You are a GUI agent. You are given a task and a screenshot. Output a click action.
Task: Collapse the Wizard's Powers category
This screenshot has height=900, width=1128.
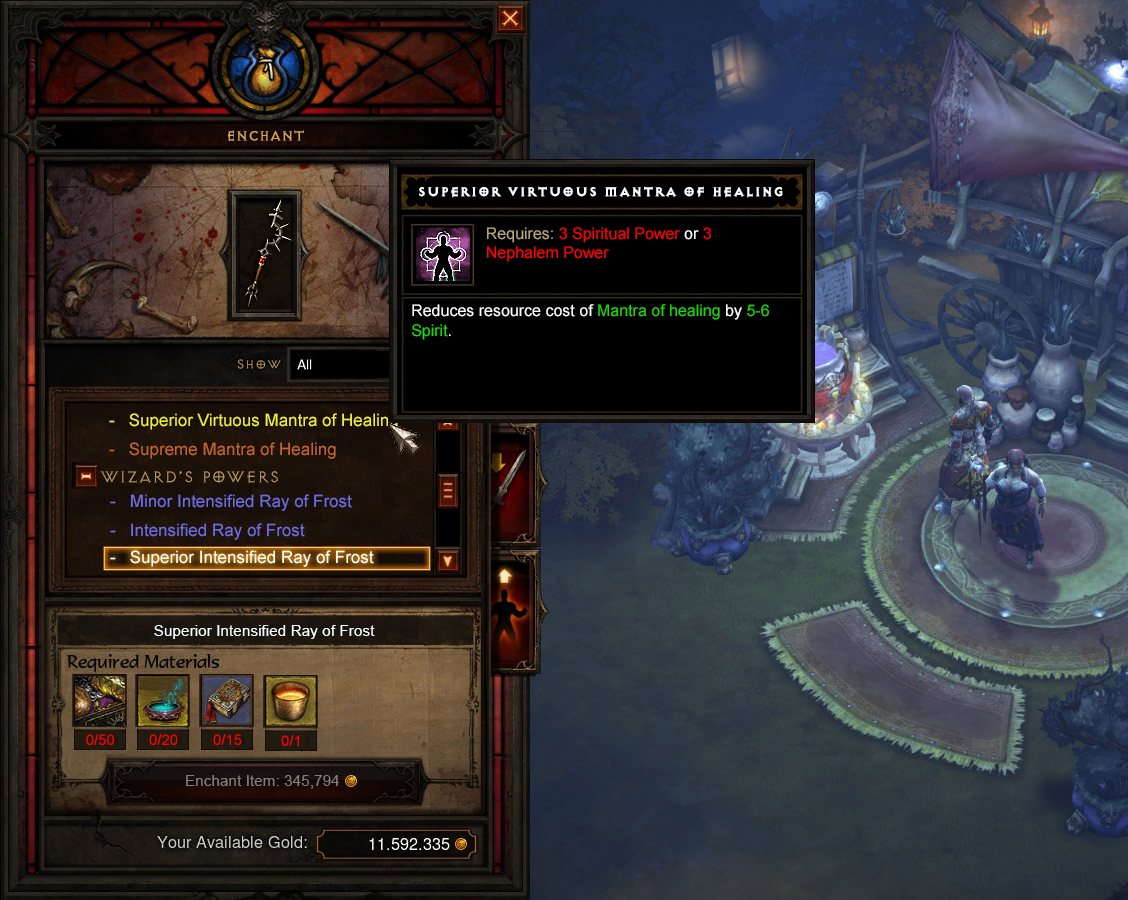pyautogui.click(x=85, y=477)
